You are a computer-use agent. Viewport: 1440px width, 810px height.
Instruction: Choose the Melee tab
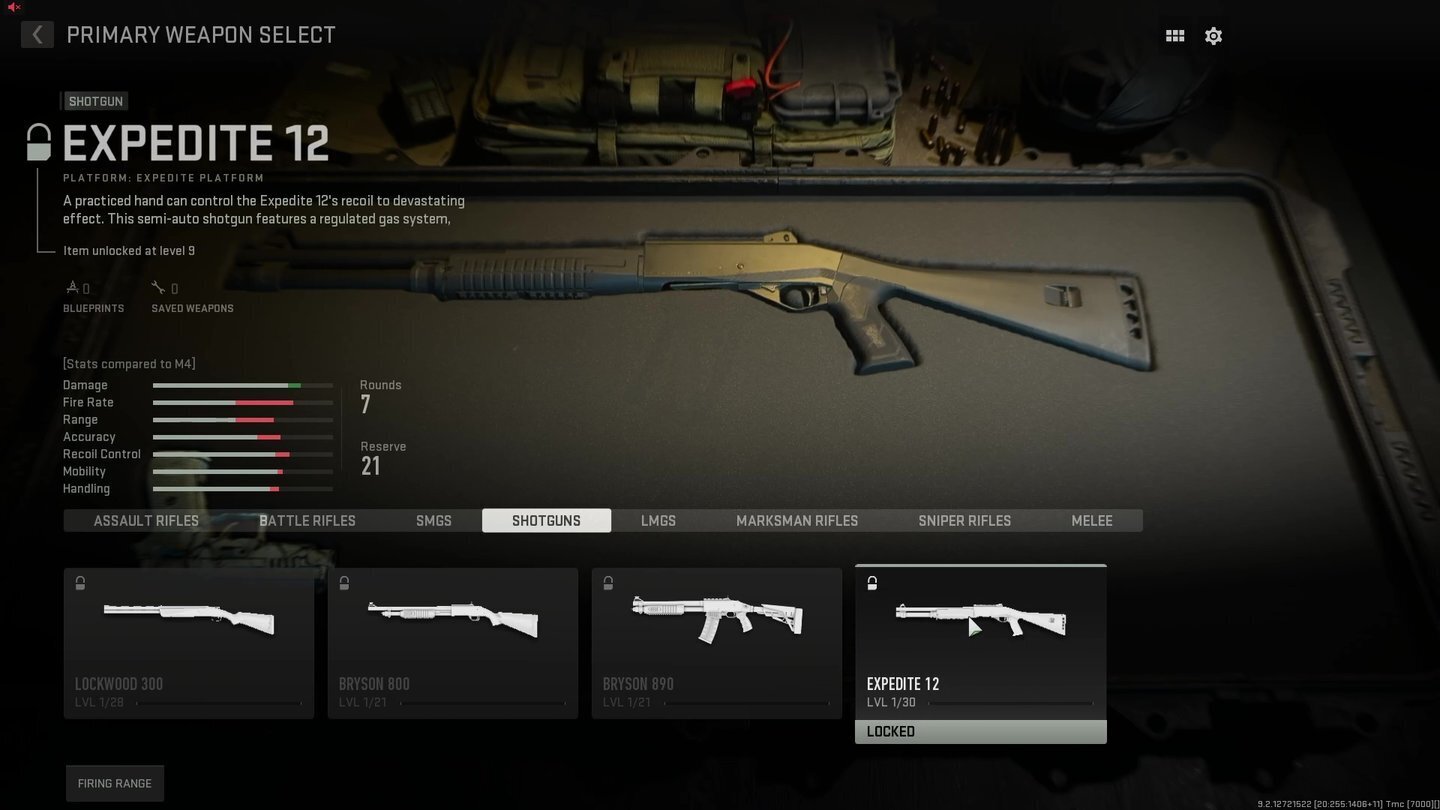coord(1092,521)
